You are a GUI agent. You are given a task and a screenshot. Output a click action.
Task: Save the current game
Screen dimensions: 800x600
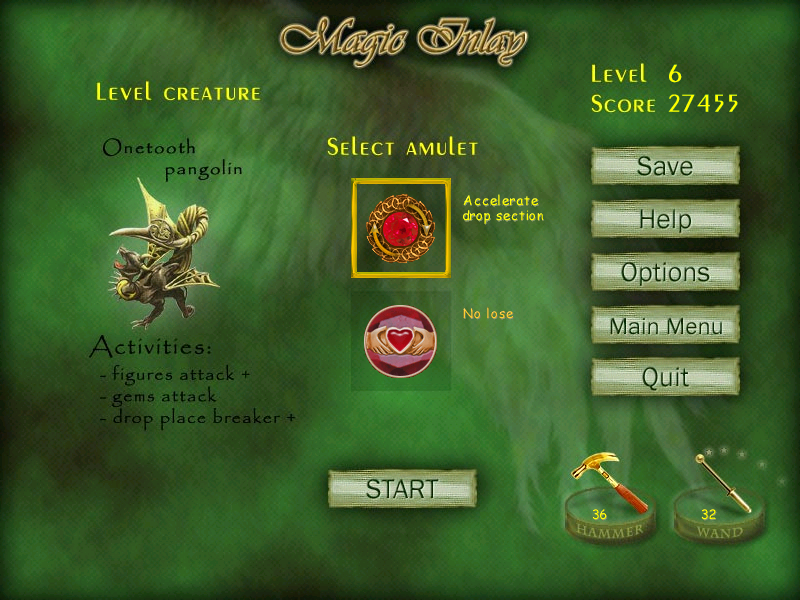665,166
